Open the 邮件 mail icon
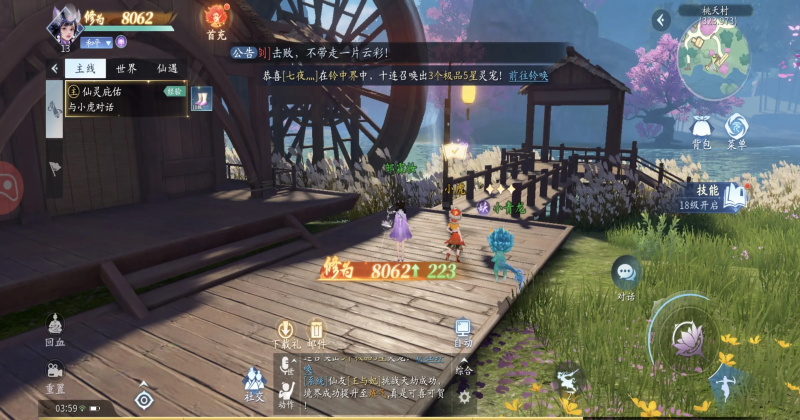Viewport: 800px width, 420px height. (x=316, y=332)
